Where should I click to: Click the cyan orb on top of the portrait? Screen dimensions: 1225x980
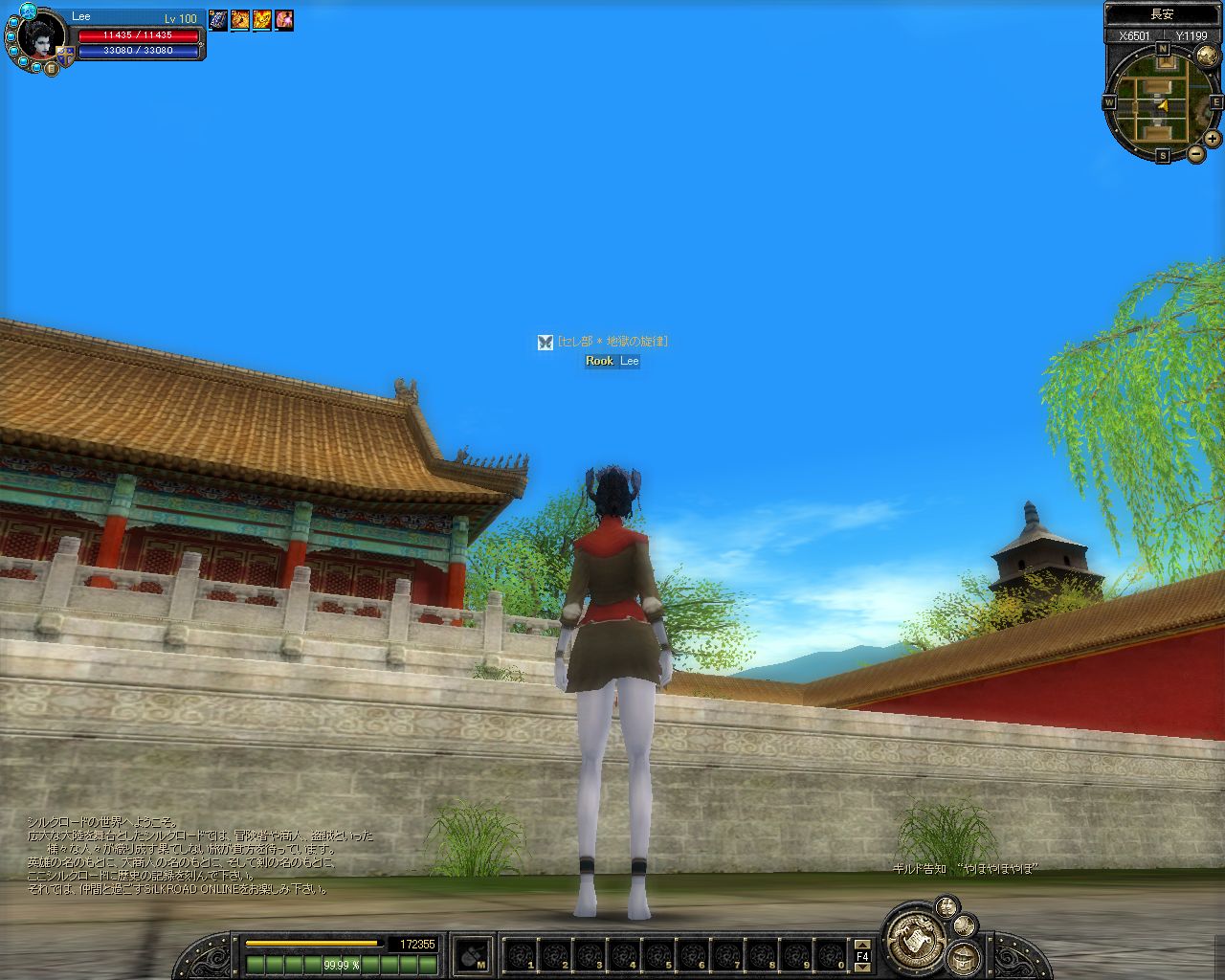(27, 11)
